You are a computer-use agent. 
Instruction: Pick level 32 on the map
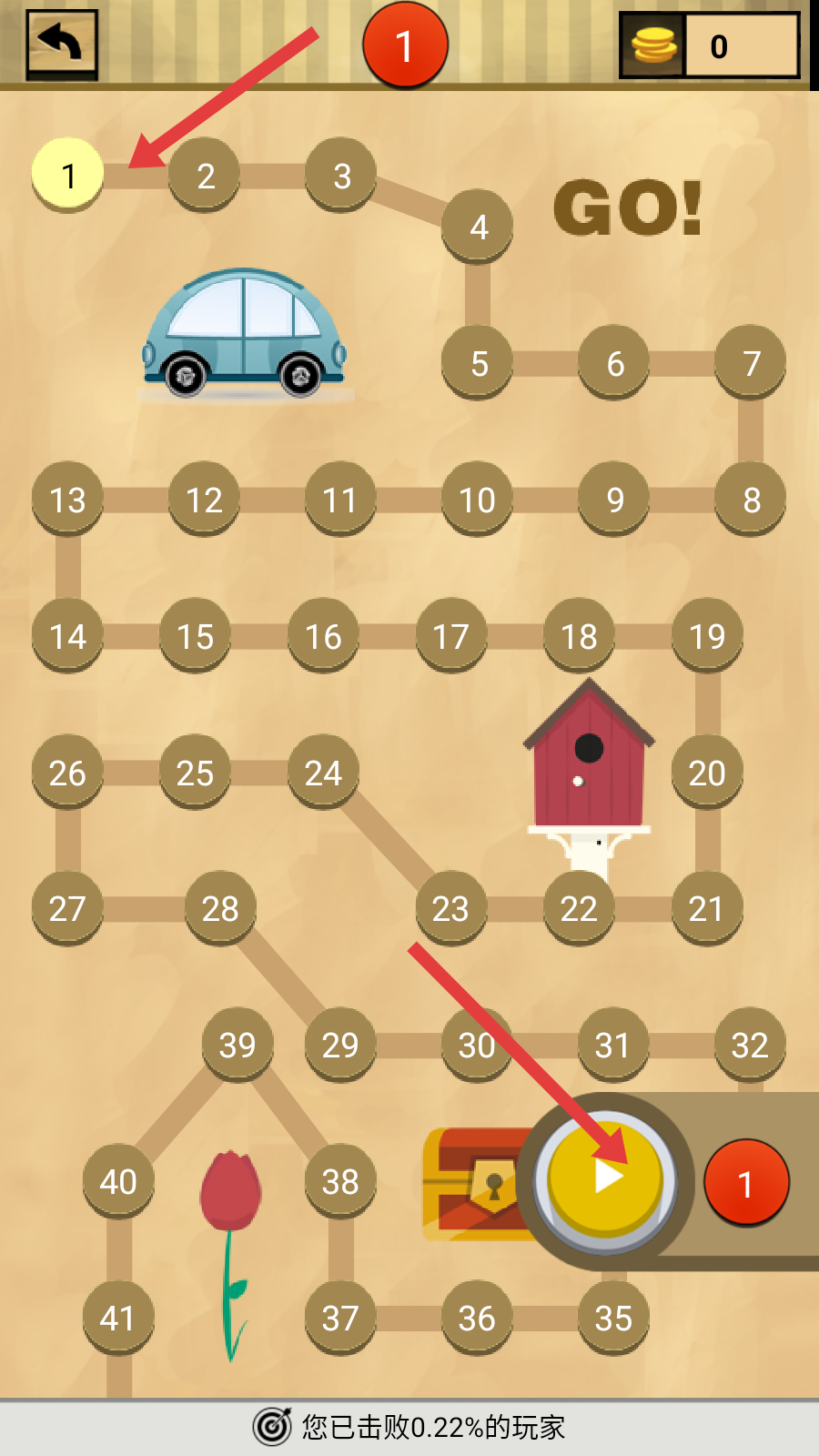750,1044
